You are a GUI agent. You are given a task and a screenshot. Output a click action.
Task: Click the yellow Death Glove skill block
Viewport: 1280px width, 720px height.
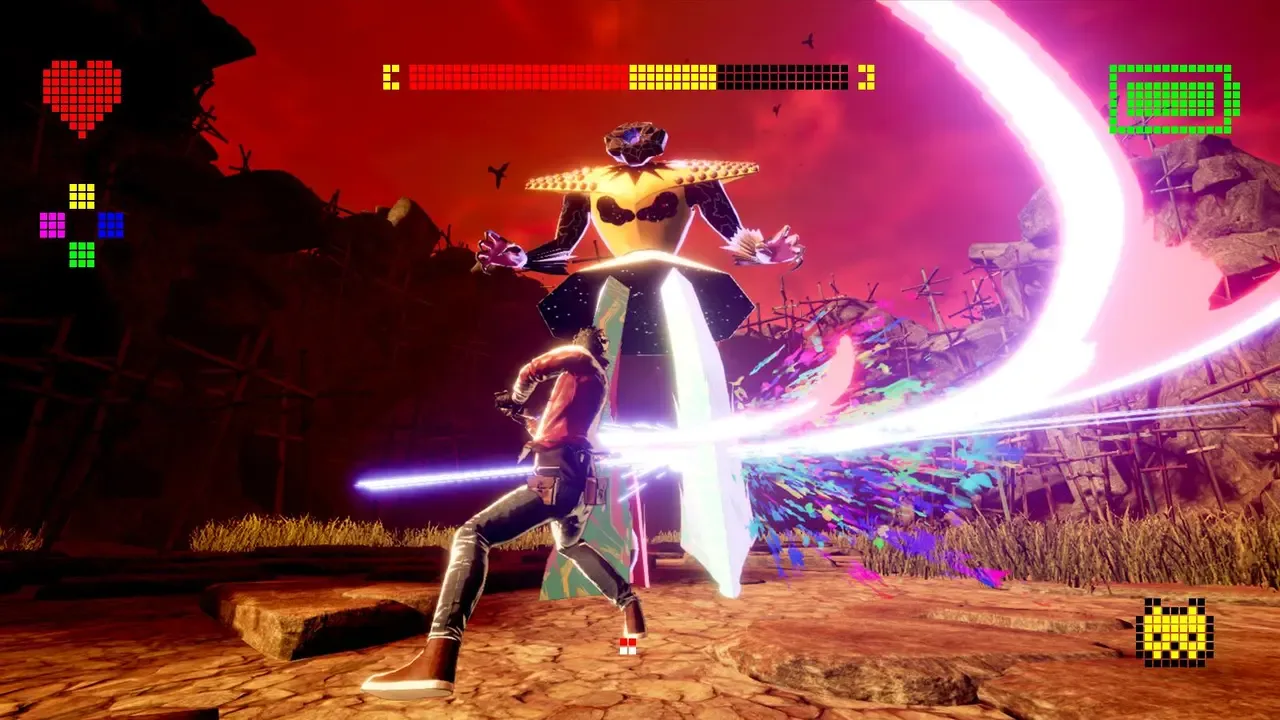coord(82,196)
